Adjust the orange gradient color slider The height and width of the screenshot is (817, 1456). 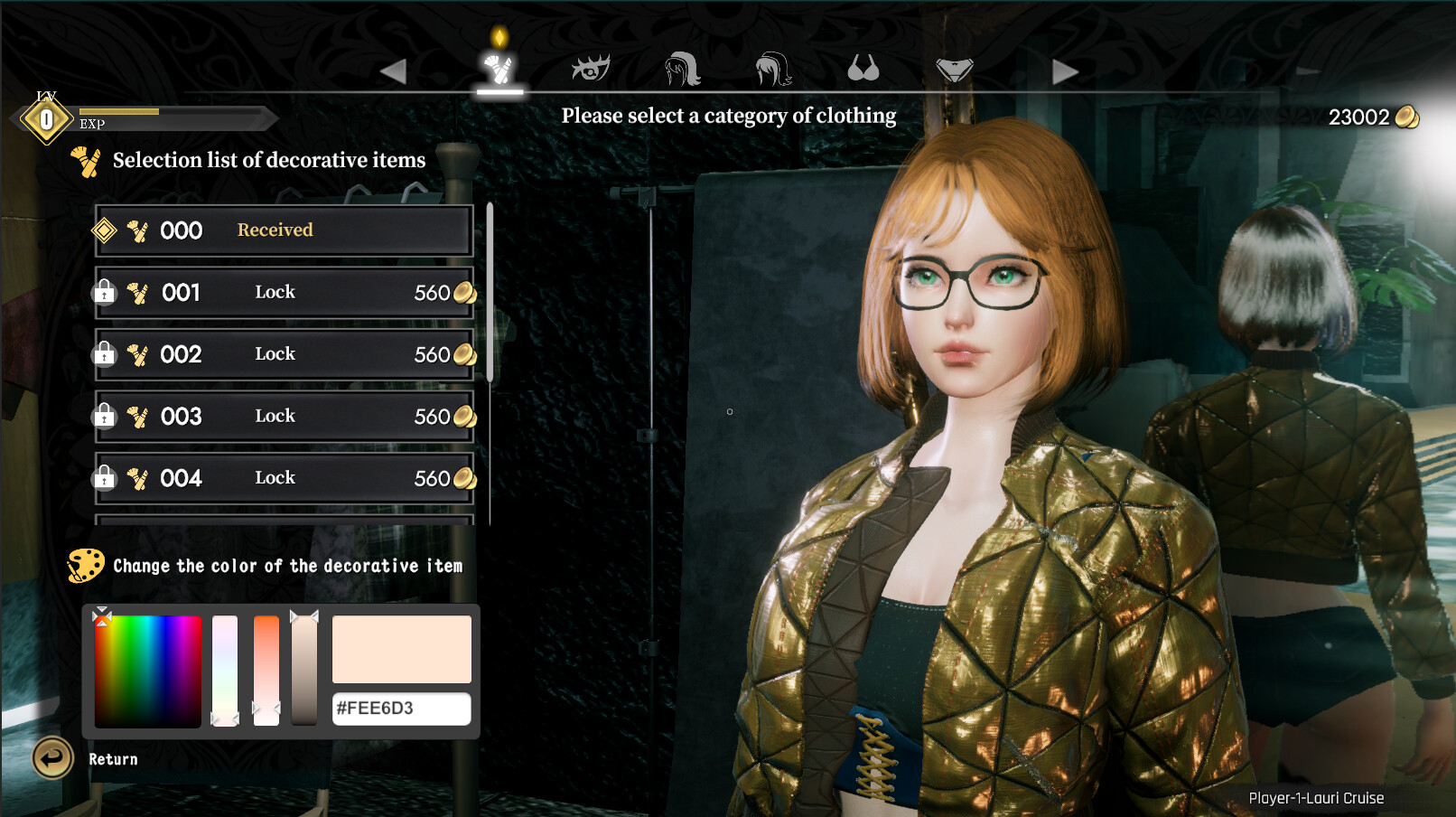point(266,671)
